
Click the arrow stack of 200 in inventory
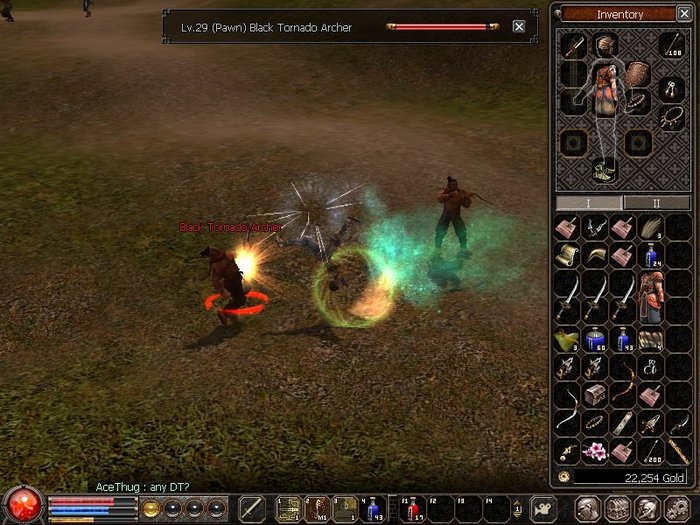click(x=651, y=450)
